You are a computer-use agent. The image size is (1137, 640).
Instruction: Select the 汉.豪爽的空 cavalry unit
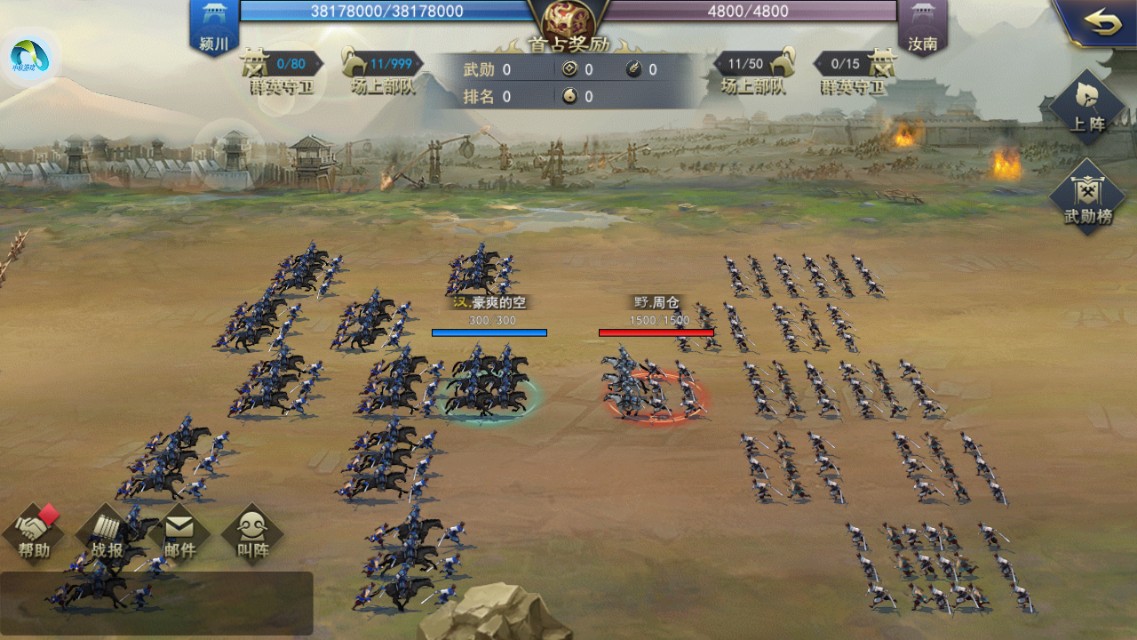[488, 380]
